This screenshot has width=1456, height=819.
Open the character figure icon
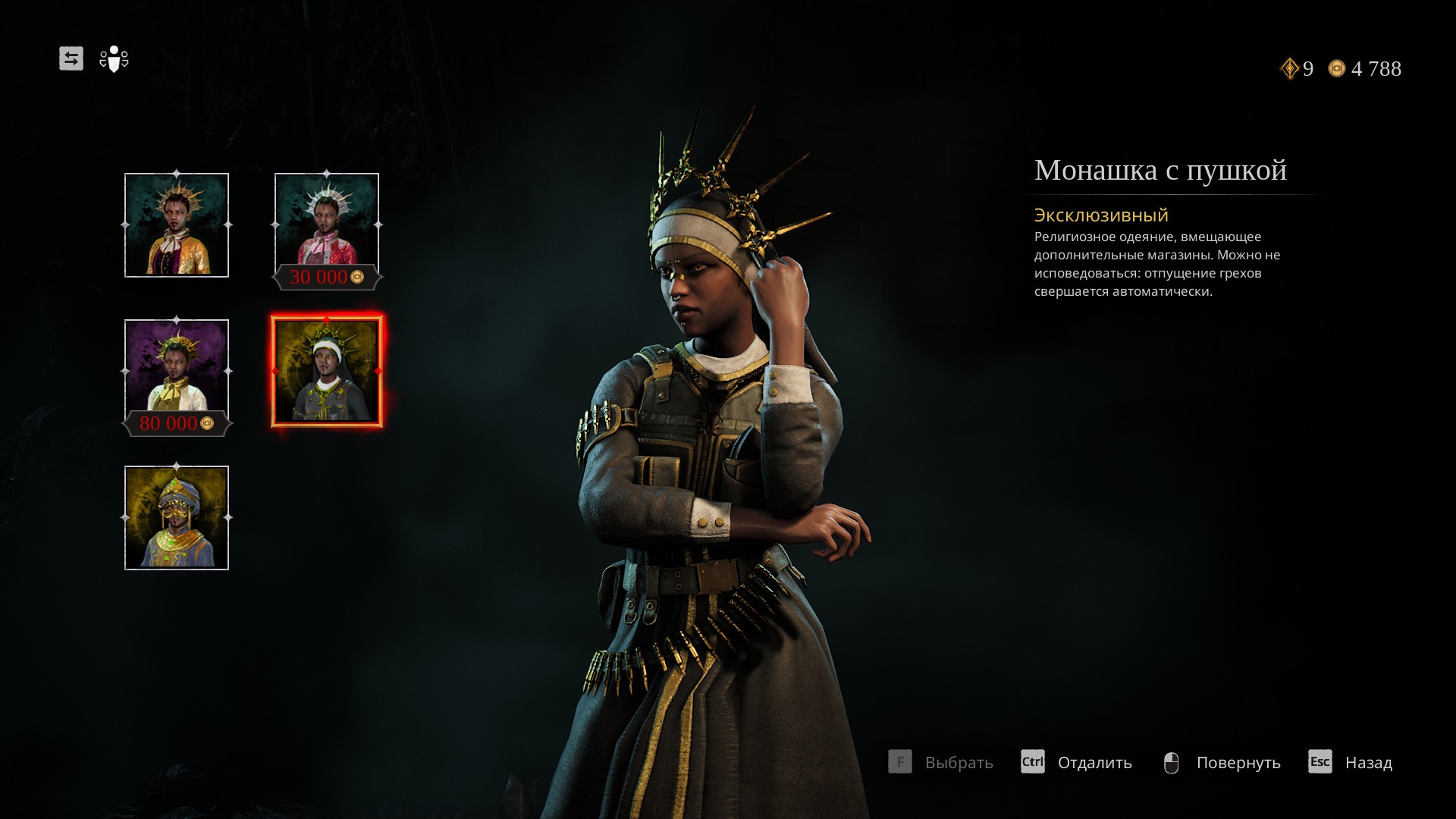(x=114, y=59)
